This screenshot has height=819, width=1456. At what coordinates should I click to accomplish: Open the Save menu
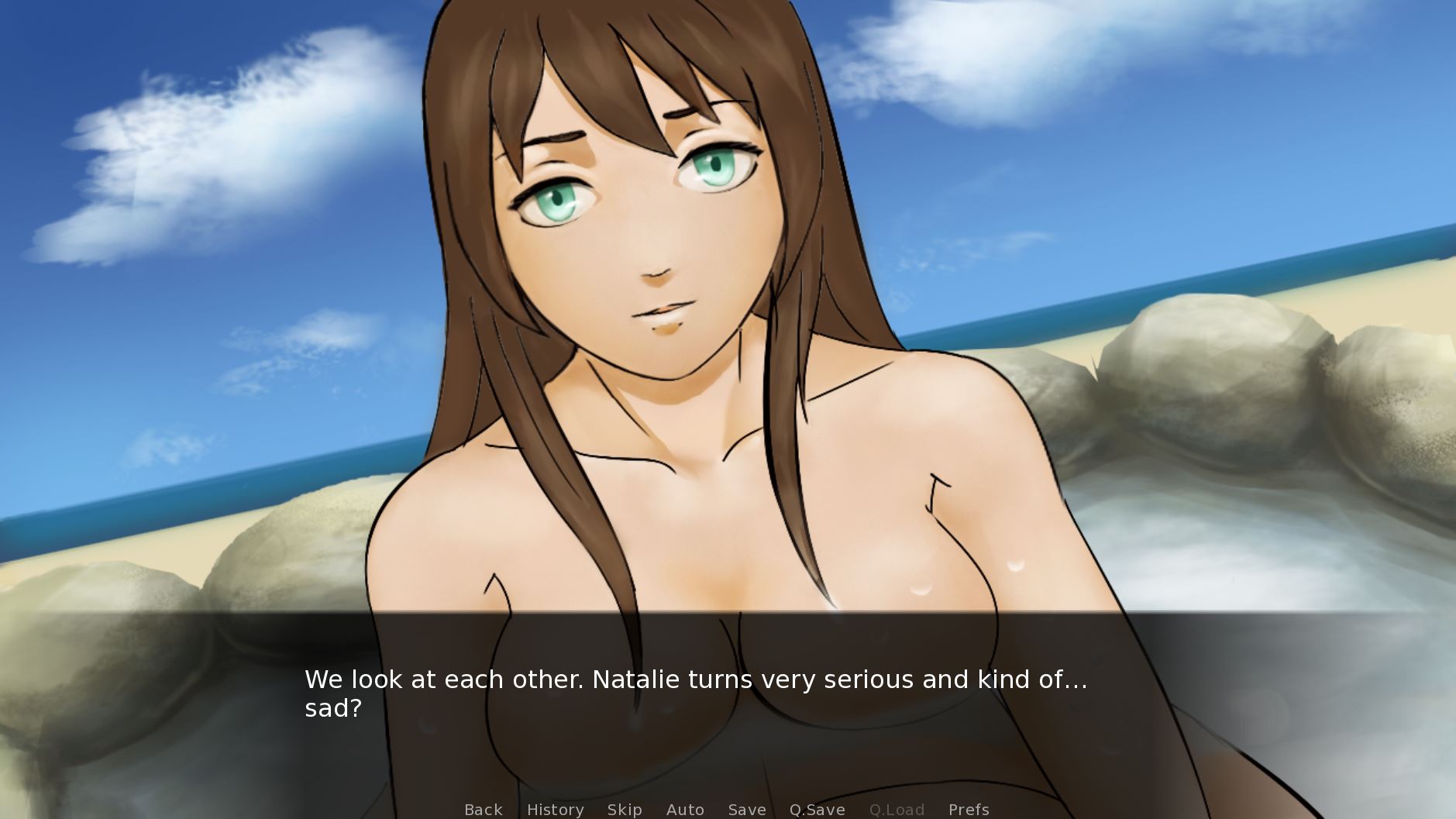(x=747, y=810)
